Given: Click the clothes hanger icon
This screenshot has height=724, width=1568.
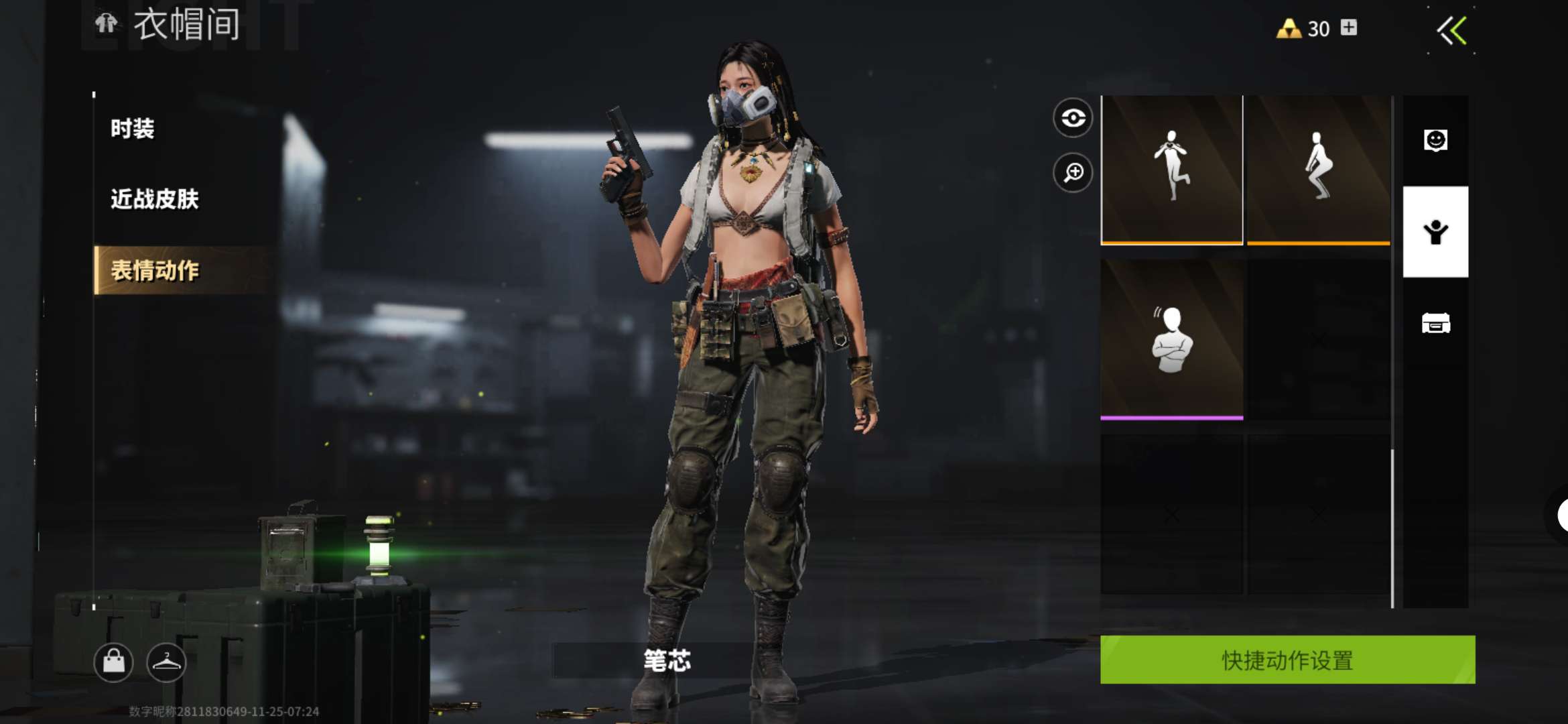Looking at the screenshot, I should coord(166,662).
